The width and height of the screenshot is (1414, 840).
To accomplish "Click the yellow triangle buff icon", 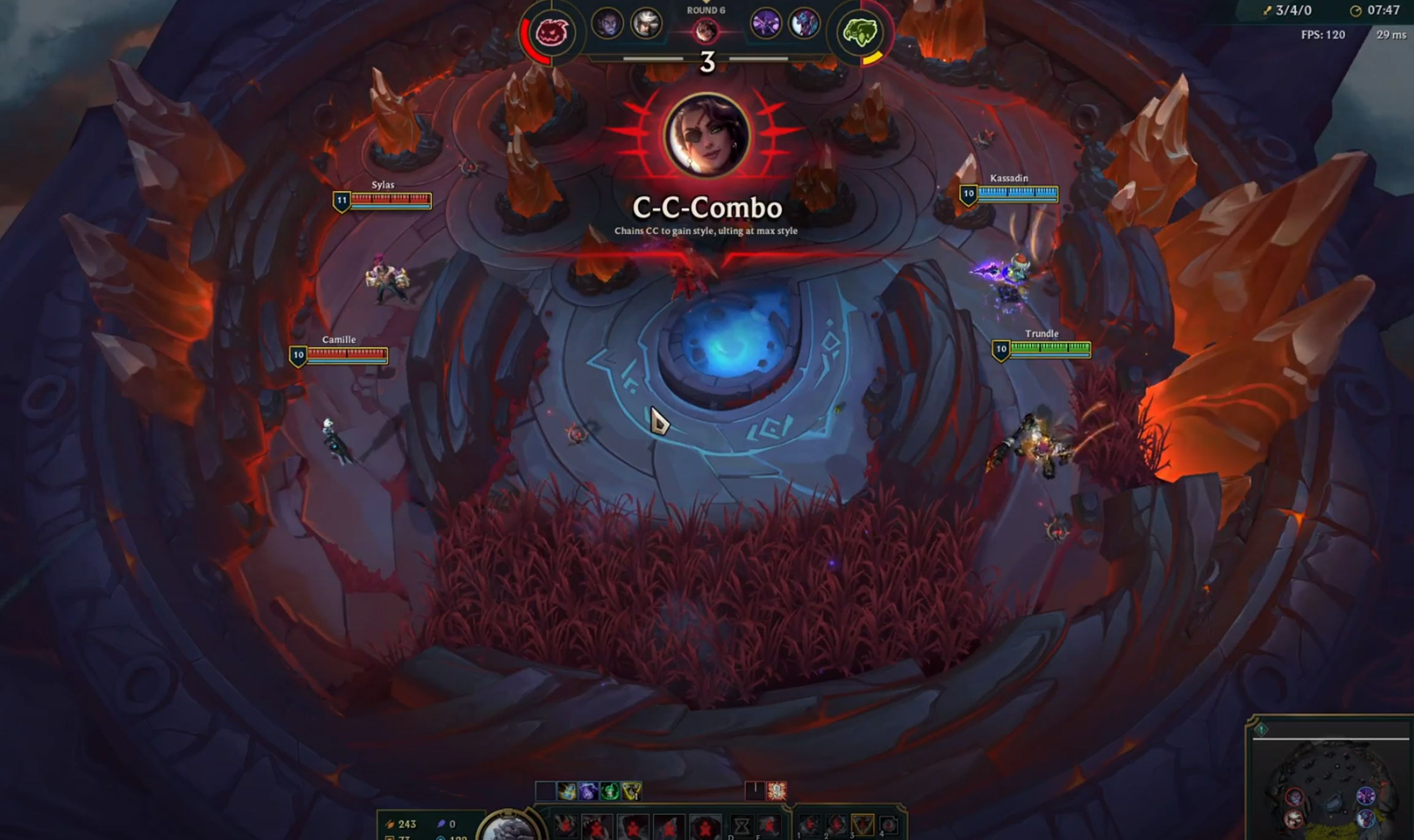I will [x=632, y=791].
